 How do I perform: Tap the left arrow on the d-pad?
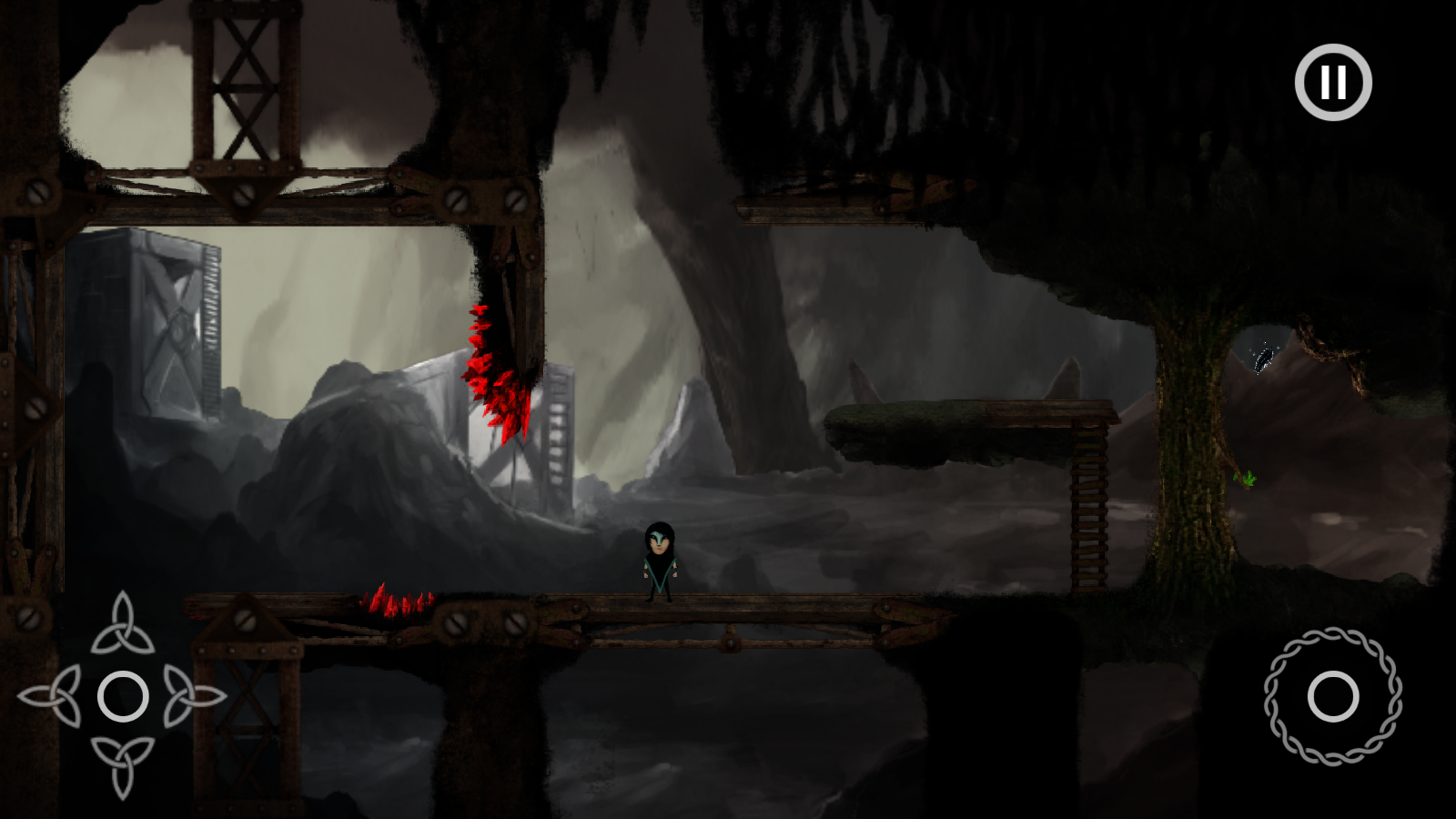pos(53,696)
